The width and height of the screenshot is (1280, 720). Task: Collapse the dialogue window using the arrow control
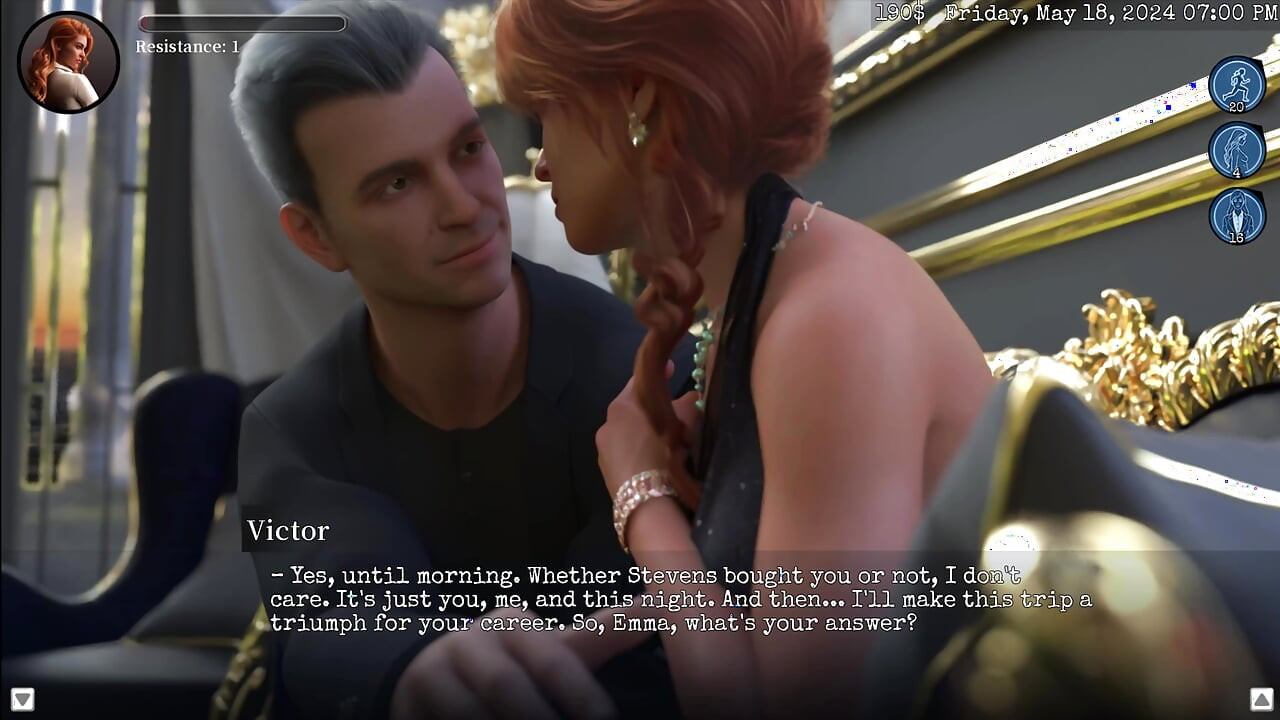[x=25, y=700]
